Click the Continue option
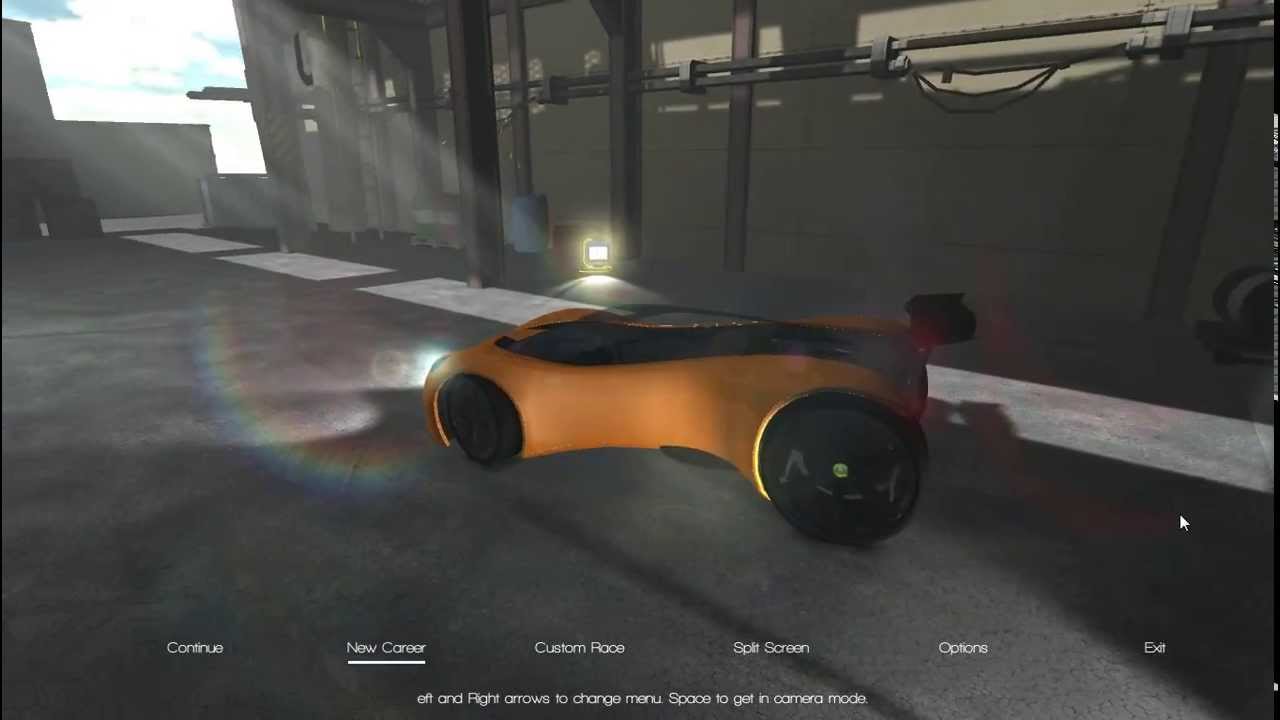The height and width of the screenshot is (720, 1280). coord(194,647)
